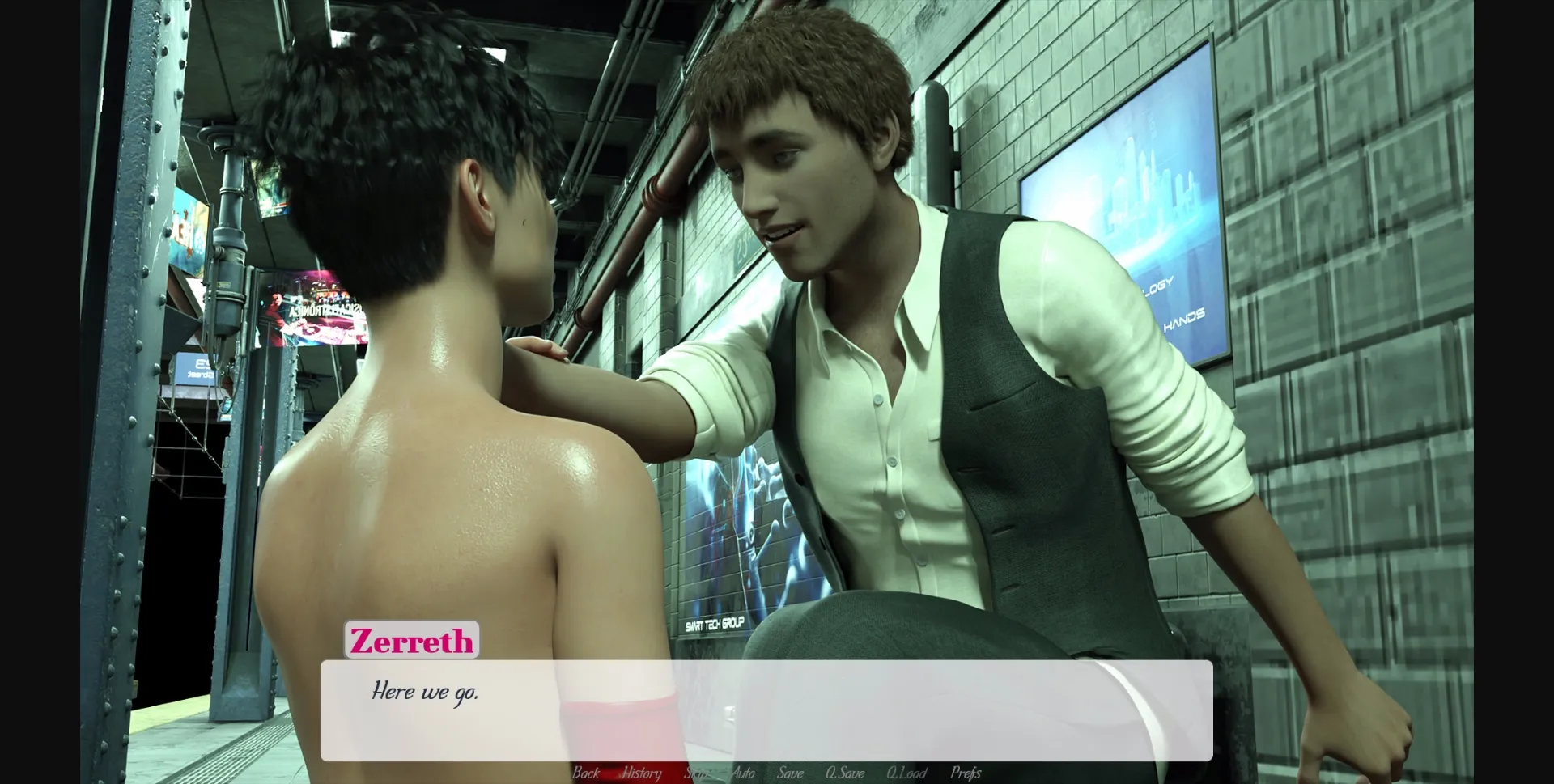Trigger Q.Save to store current progress
This screenshot has width=1554, height=784.
coord(844,773)
